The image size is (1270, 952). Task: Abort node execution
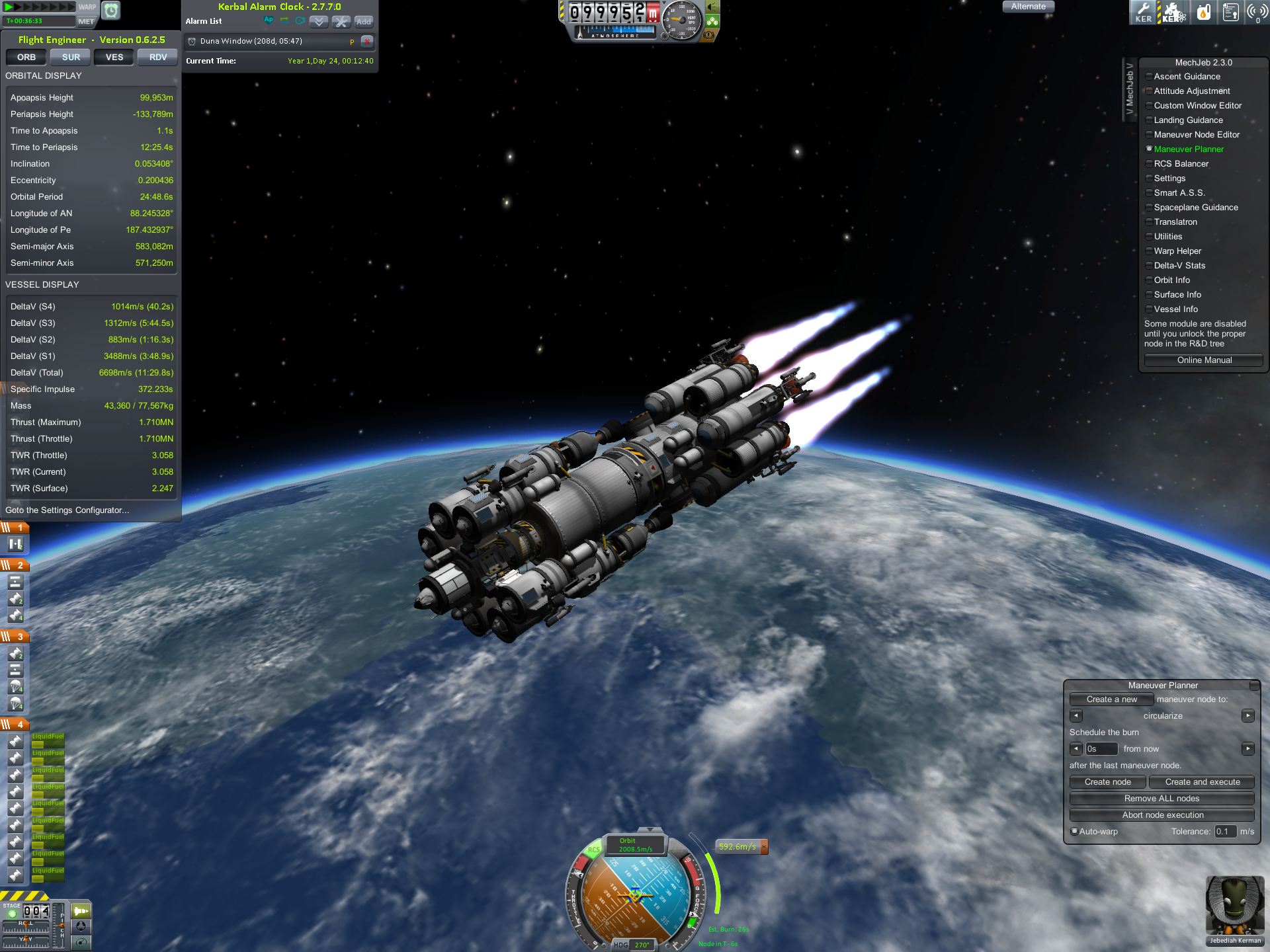pyautogui.click(x=1162, y=815)
